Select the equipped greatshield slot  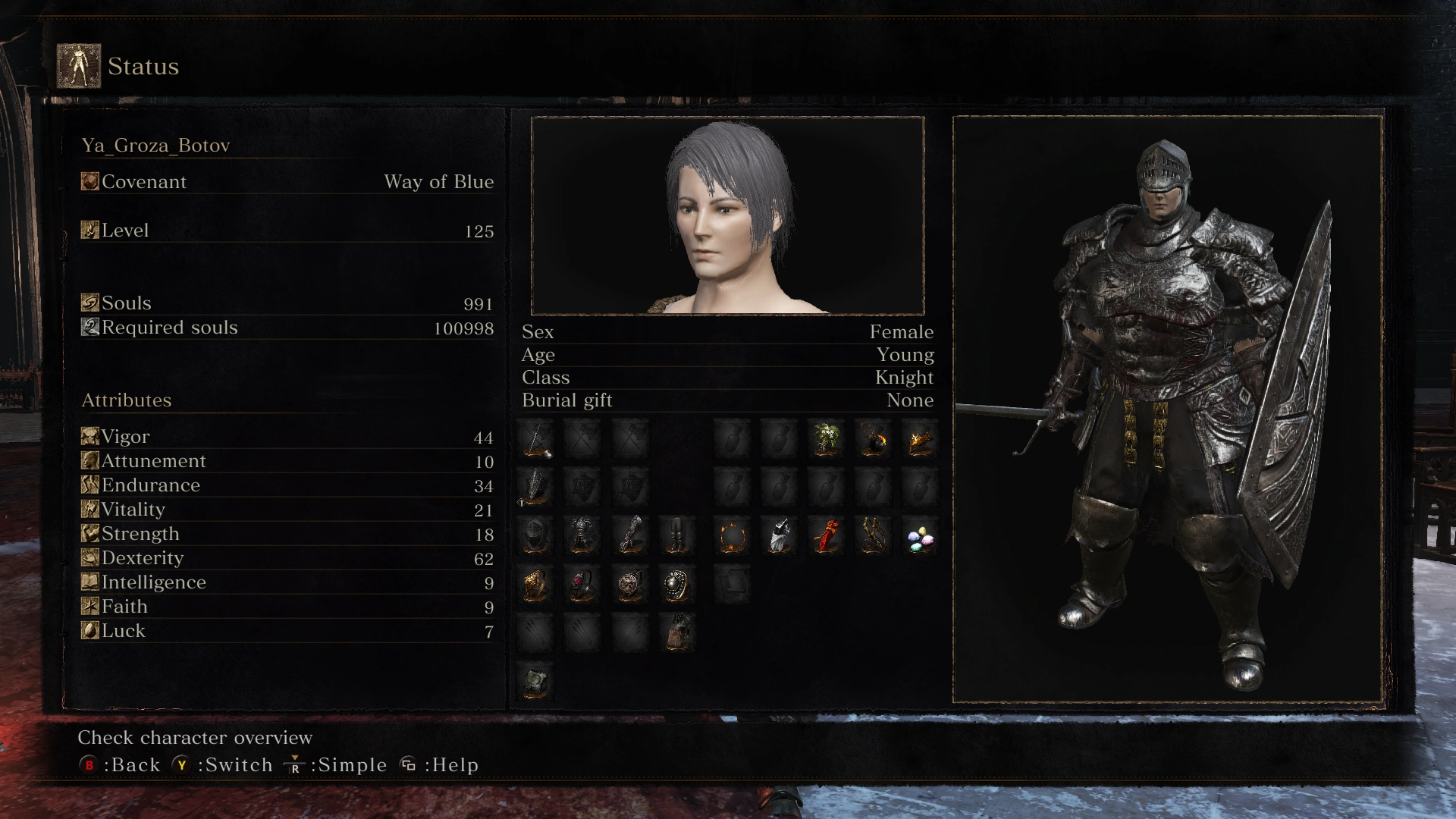(536, 487)
